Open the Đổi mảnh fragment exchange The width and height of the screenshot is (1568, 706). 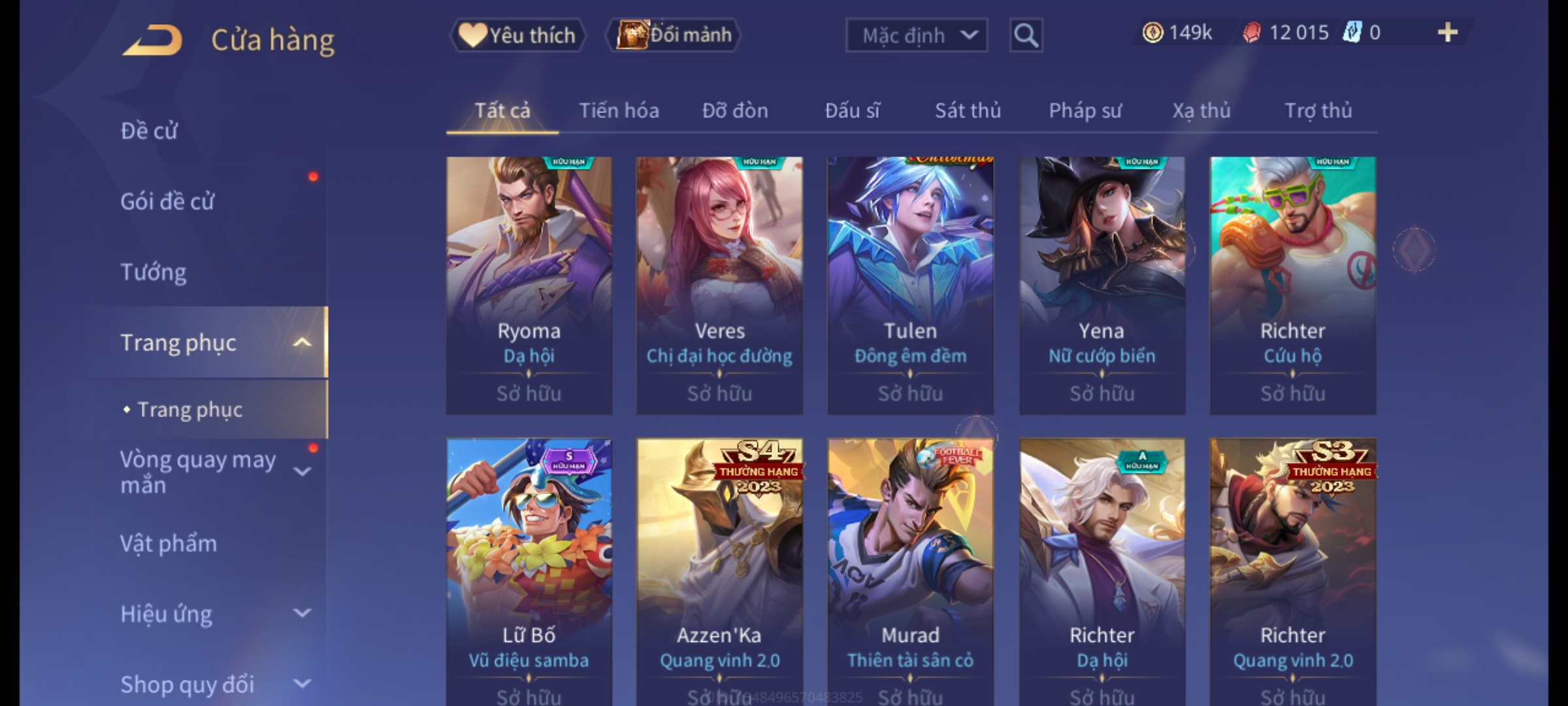coord(674,35)
